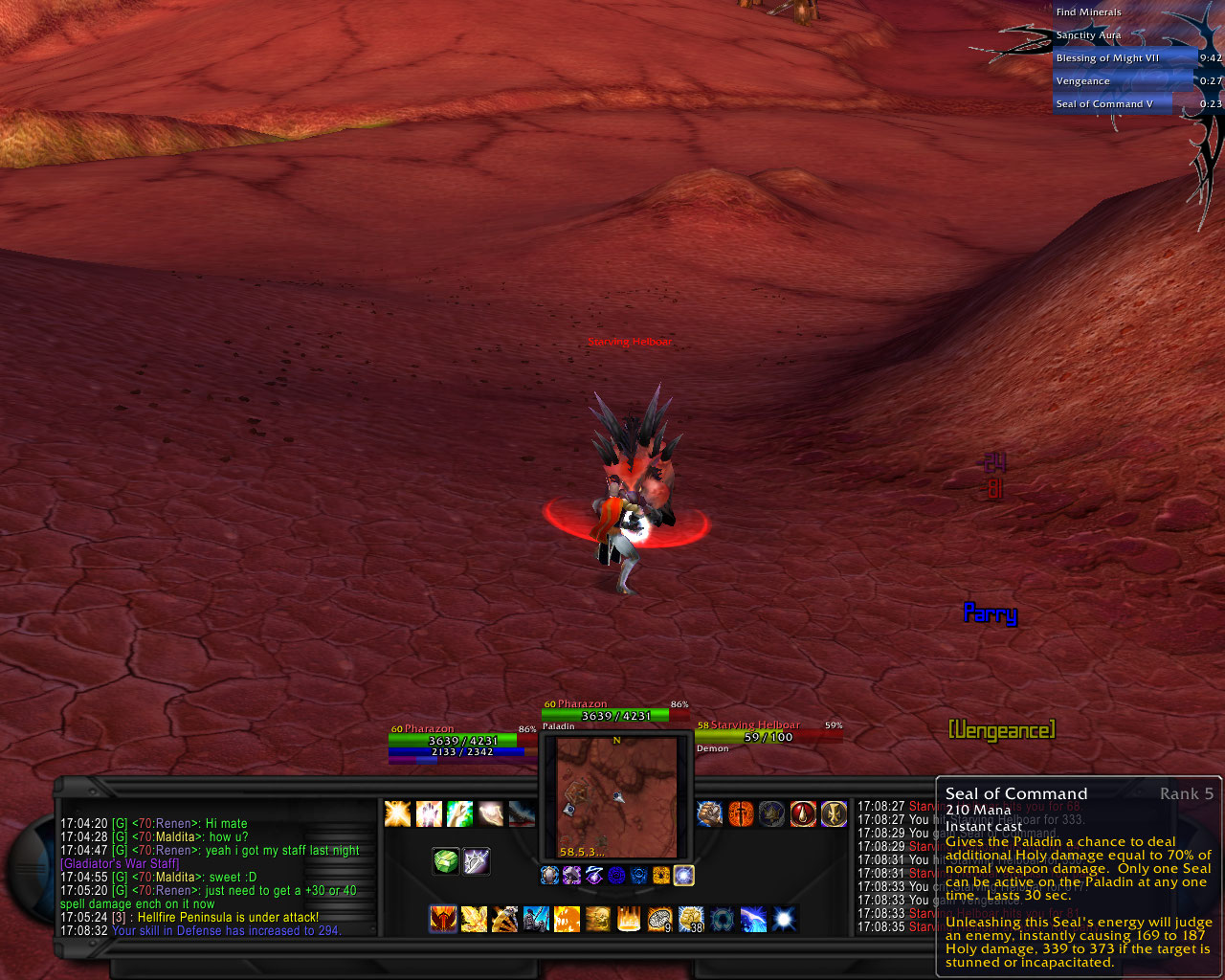This screenshot has height=980, width=1225.
Task: Cast the red blood drop ability
Action: pos(803,813)
